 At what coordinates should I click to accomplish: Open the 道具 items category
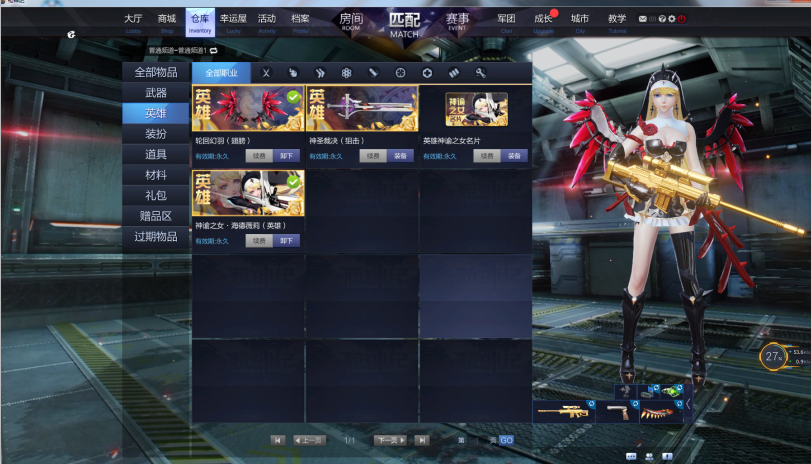click(x=156, y=155)
